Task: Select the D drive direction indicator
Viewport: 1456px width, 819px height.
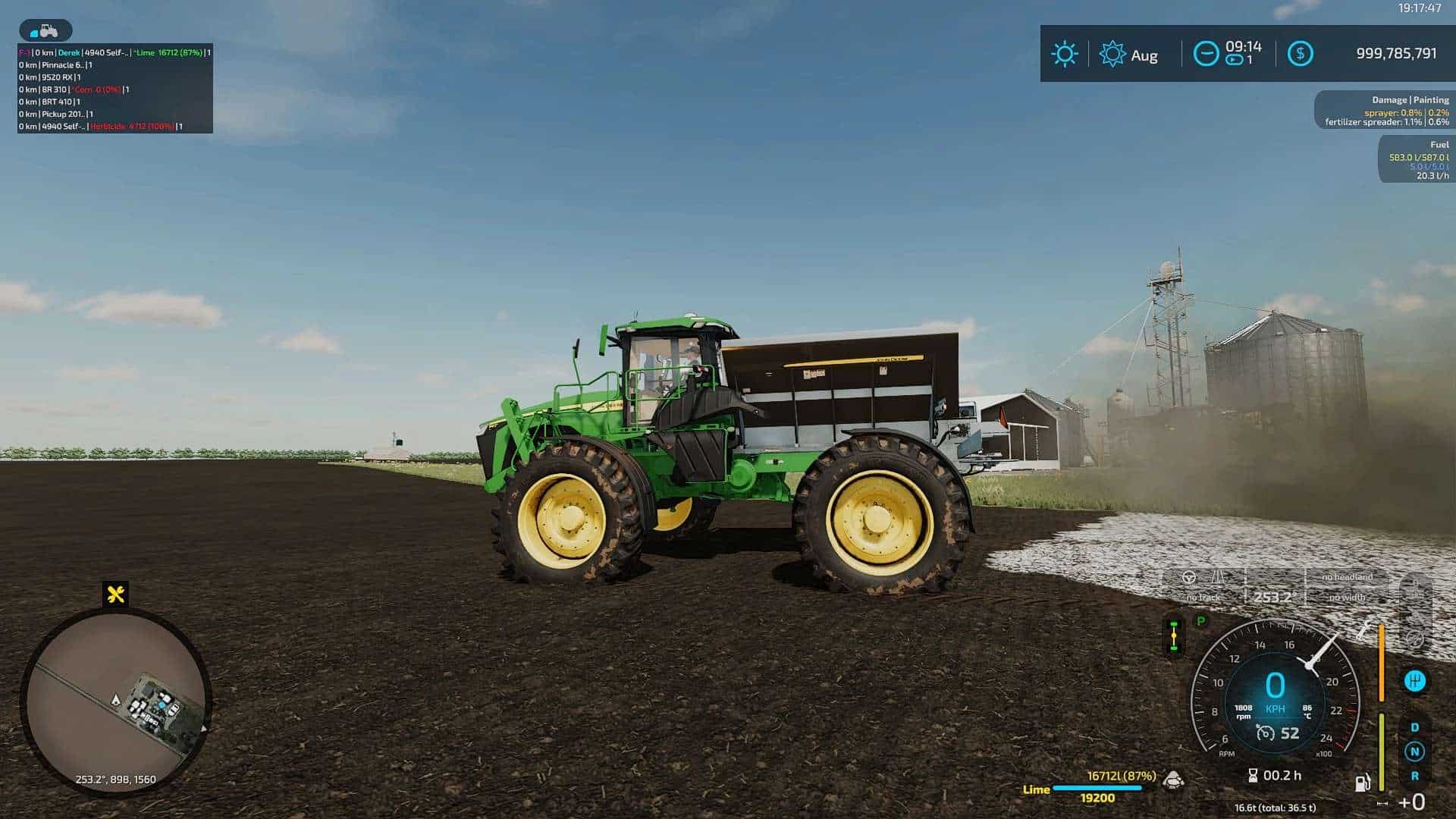Action: [1414, 727]
